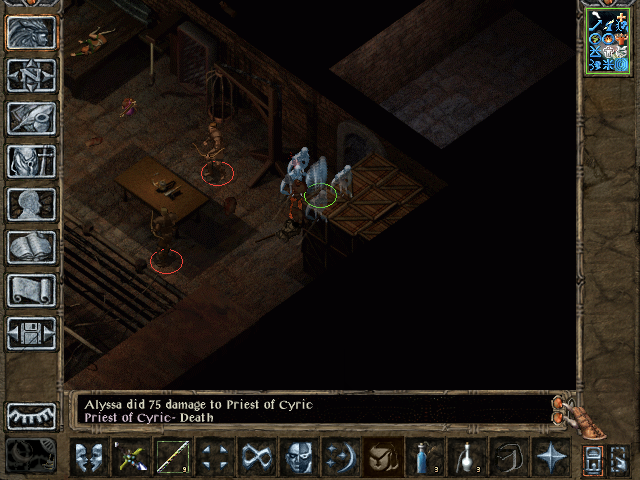
Task: Toggle party AI lantern button
Action: pyautogui.click(x=593, y=458)
